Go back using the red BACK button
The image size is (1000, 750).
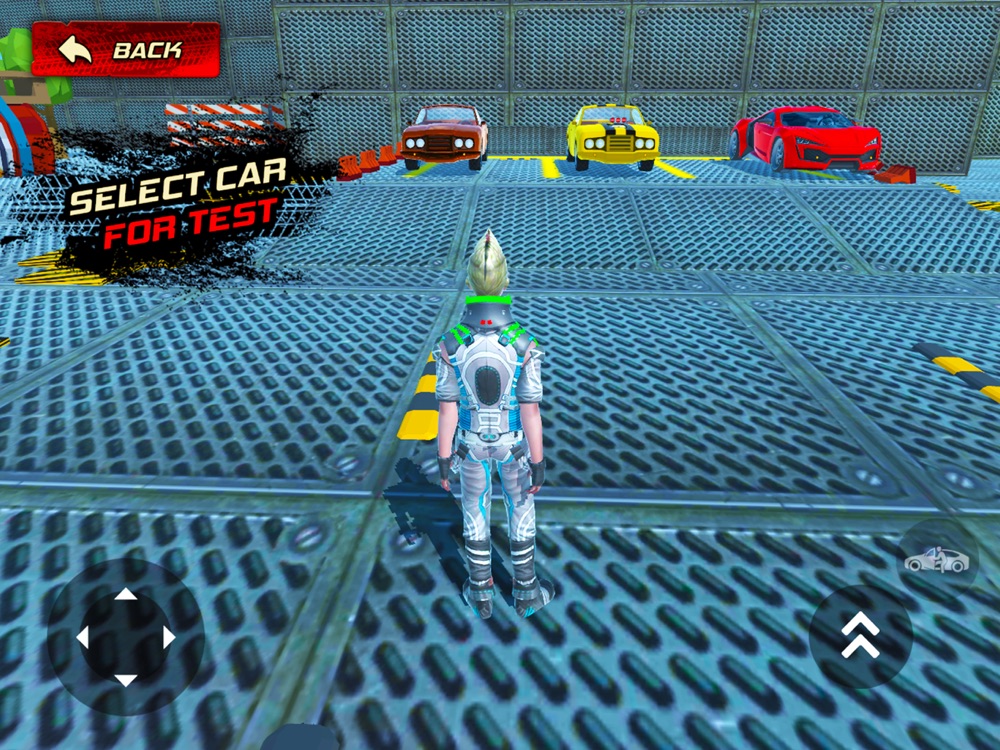coord(125,49)
